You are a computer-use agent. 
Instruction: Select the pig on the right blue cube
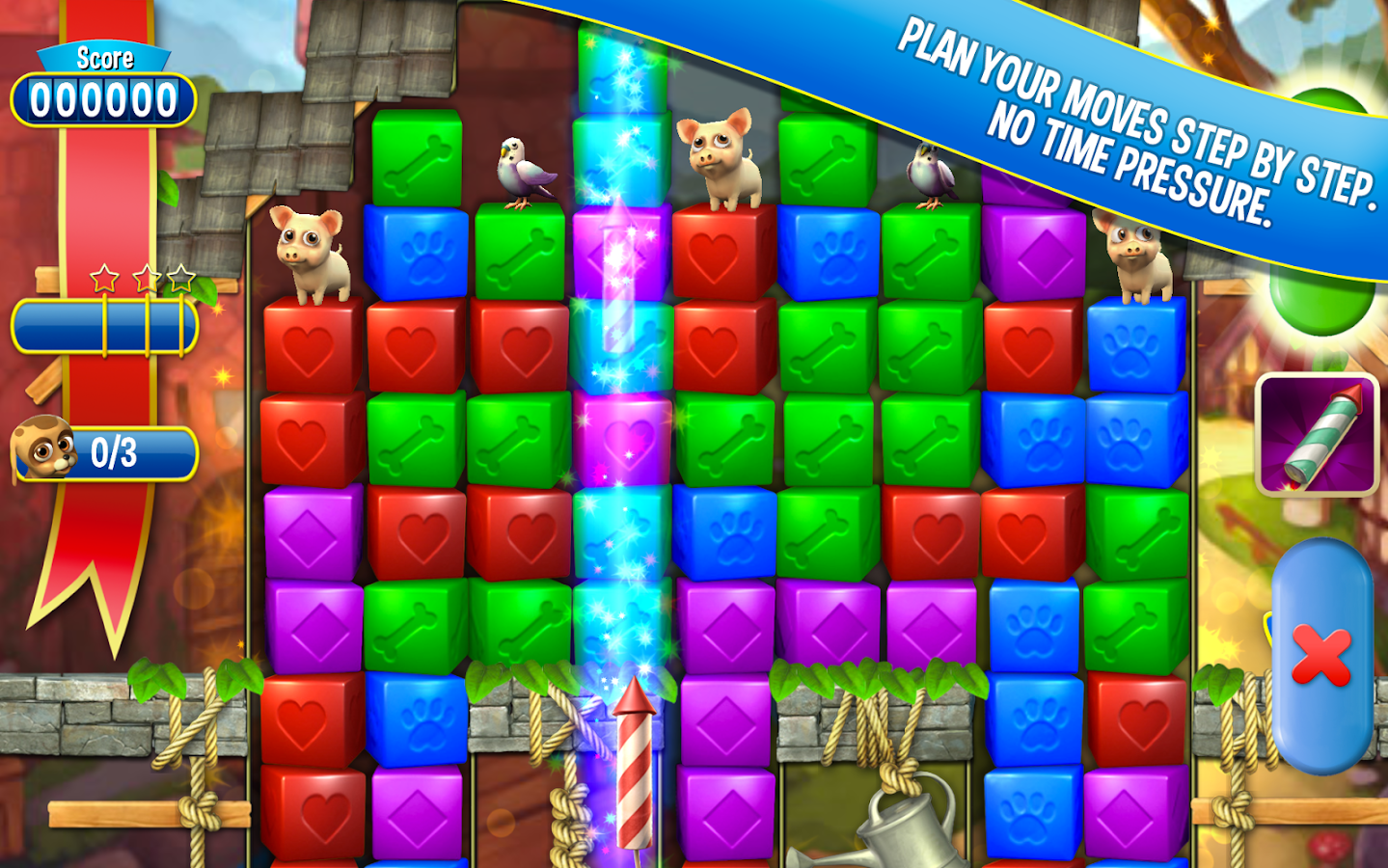(1135, 258)
